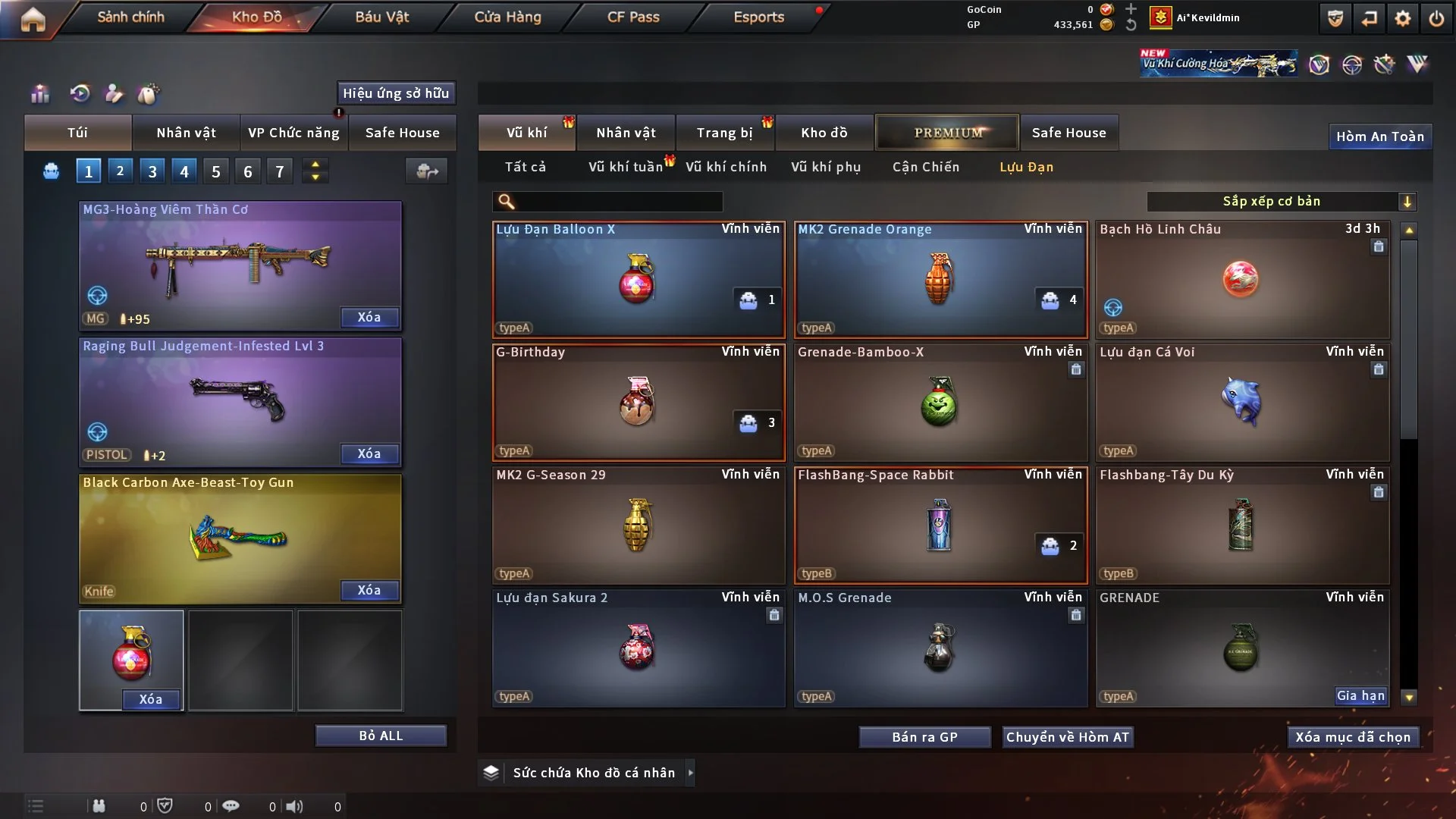This screenshot has height=819, width=1456.
Task: Open the Sắp xếp cơ bản sort dropdown
Action: 1281,201
